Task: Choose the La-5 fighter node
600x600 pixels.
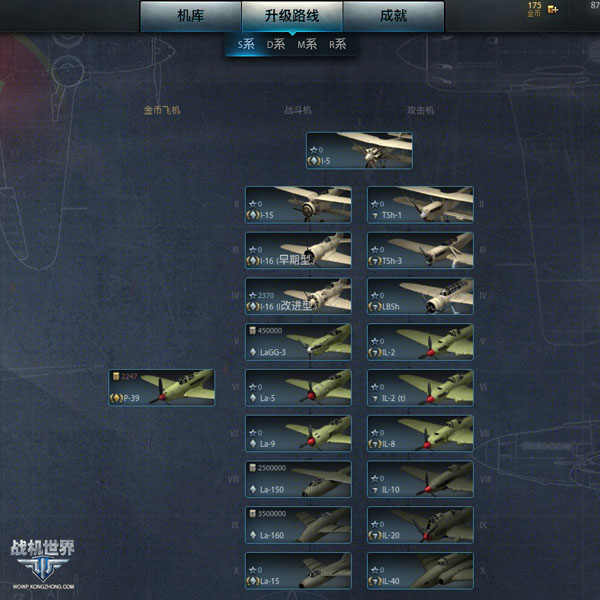Action: point(298,388)
